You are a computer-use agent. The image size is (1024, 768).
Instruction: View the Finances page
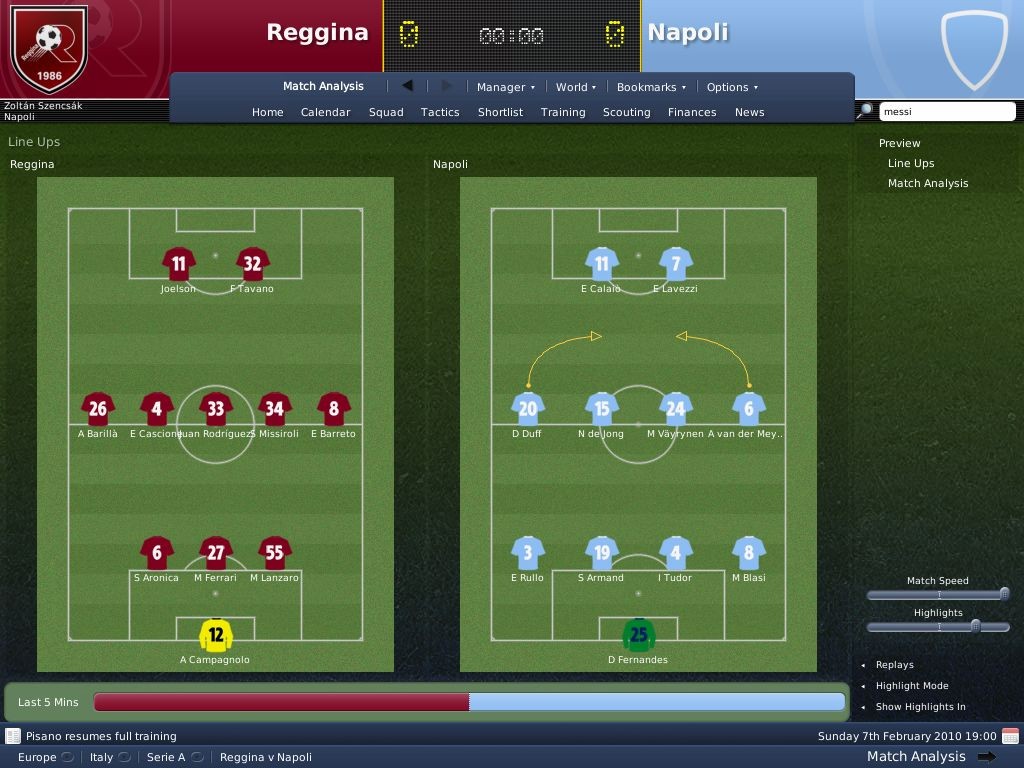pyautogui.click(x=692, y=112)
